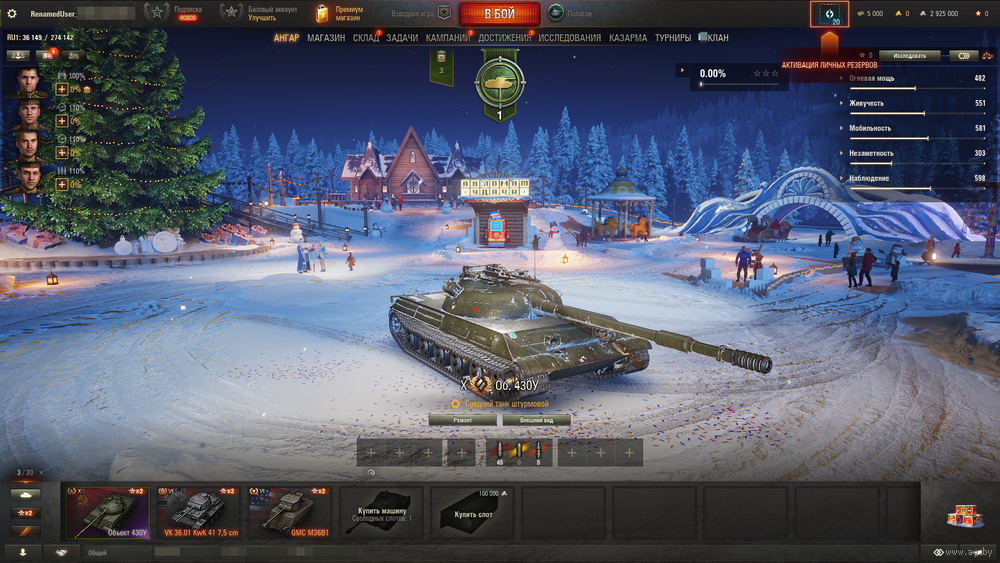Switch to the ИССЛЕДОВАНИЯ tab
The width and height of the screenshot is (1000, 563).
[570, 38]
